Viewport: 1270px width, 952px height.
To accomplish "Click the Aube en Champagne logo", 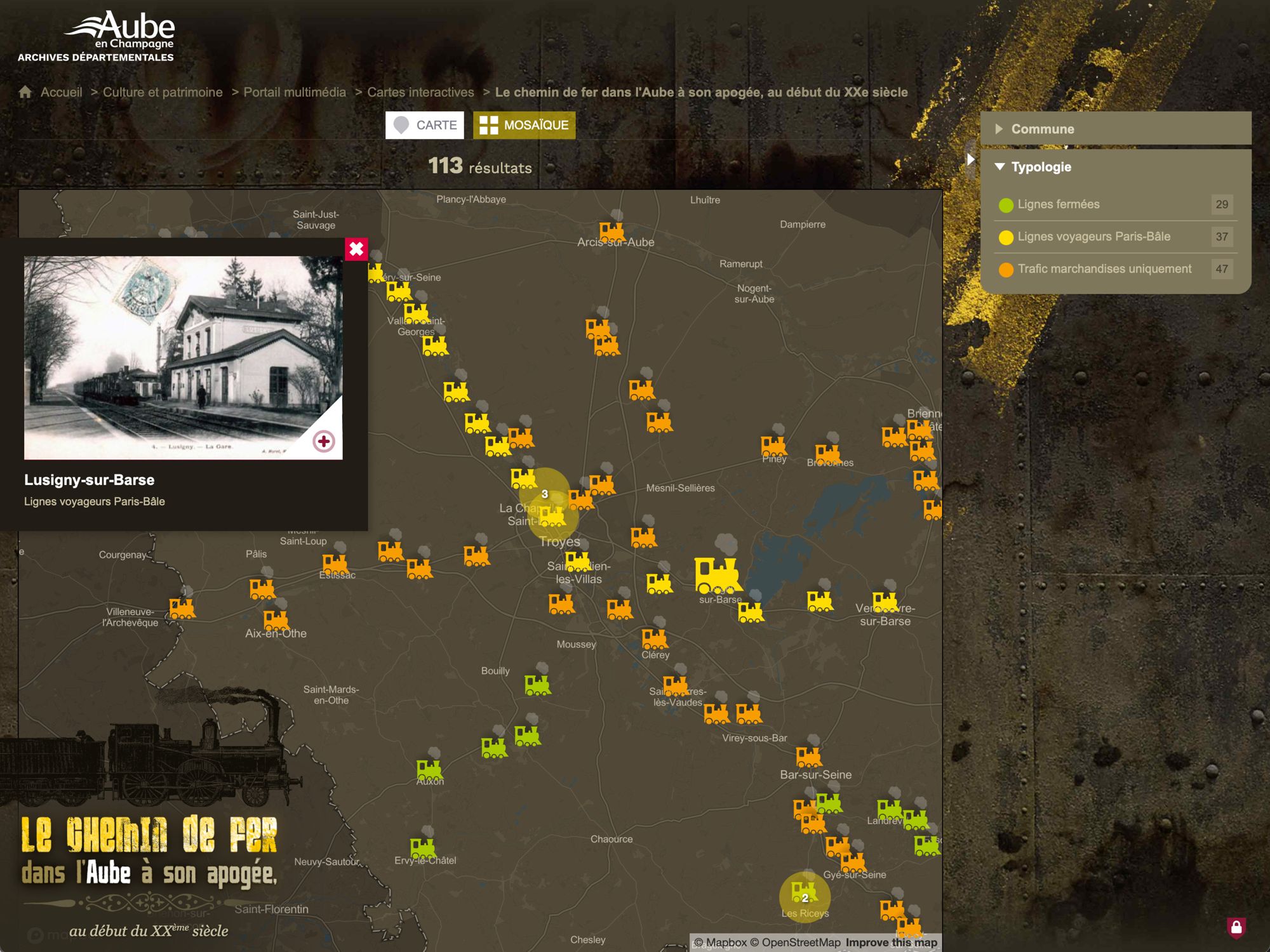I will pyautogui.click(x=96, y=36).
